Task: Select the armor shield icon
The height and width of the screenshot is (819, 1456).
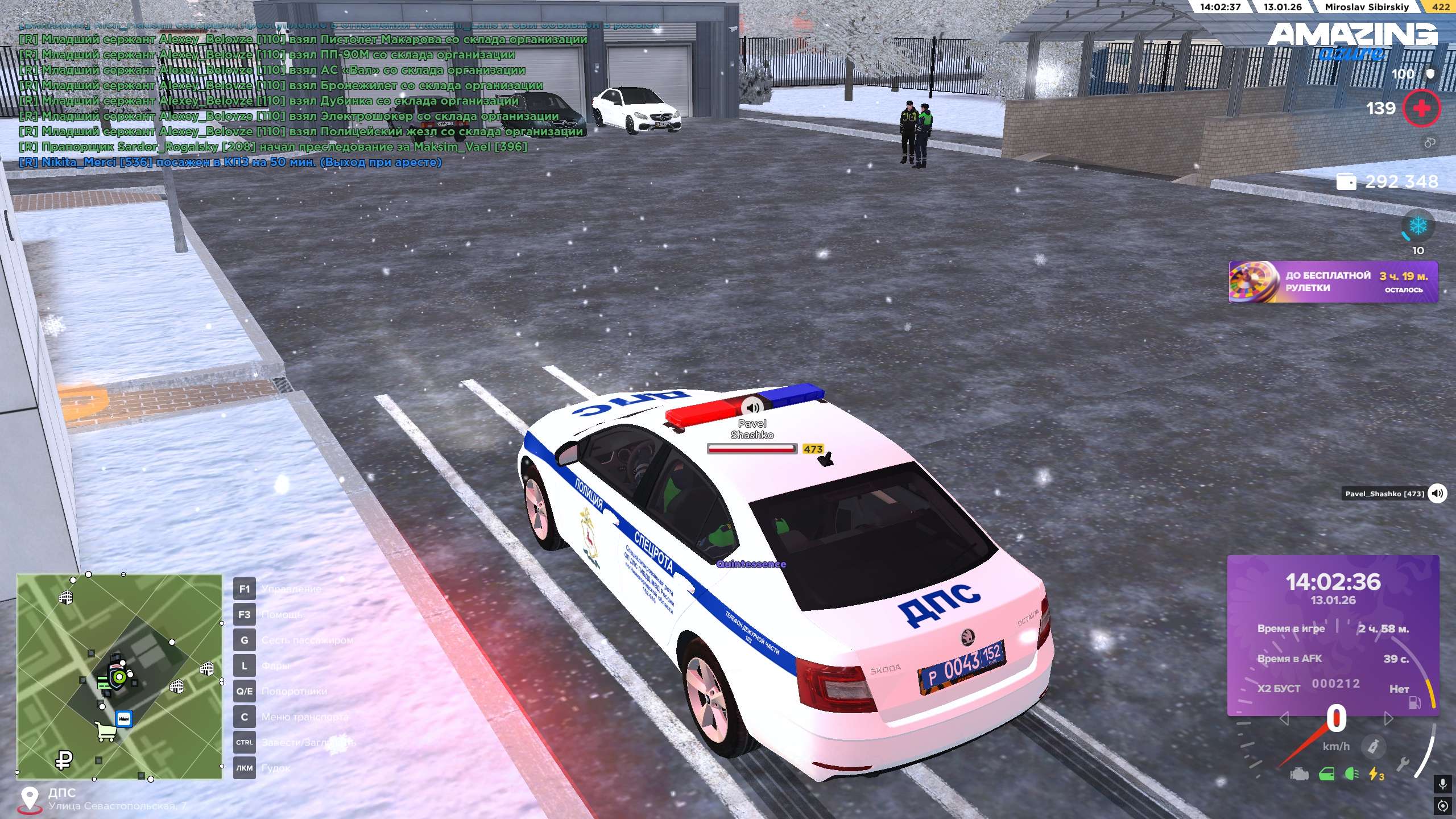Action: tap(1430, 74)
